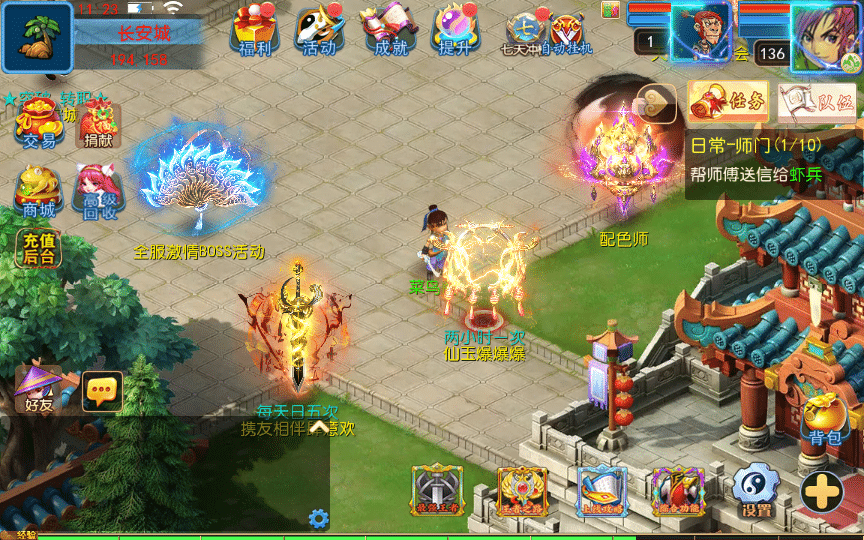Open the yellow chat bubble button
Viewport: 864px width, 540px height.
tap(102, 391)
